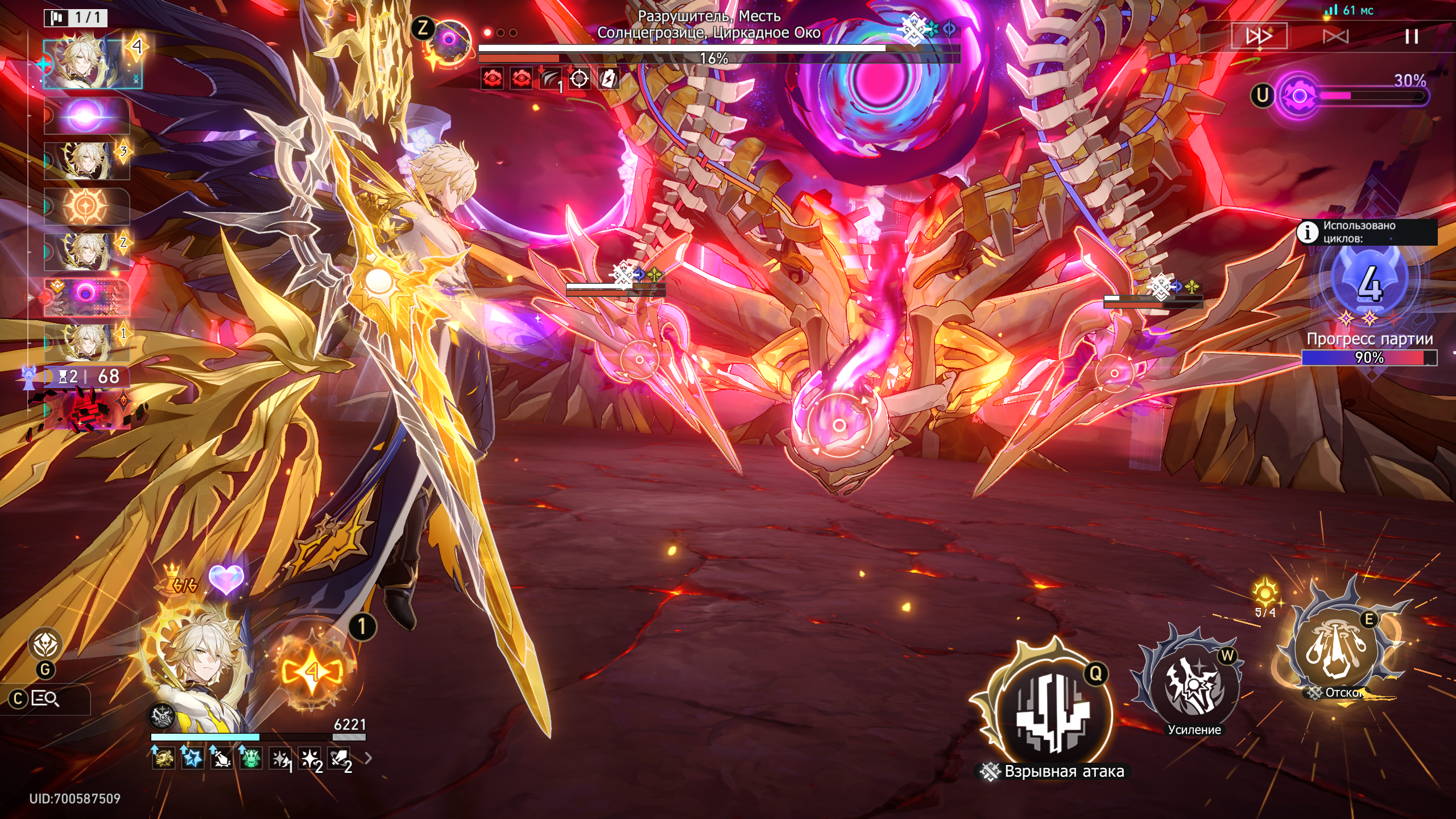The width and height of the screenshot is (1456, 819).
Task: Toggle the auto-battle button
Action: (1335, 37)
